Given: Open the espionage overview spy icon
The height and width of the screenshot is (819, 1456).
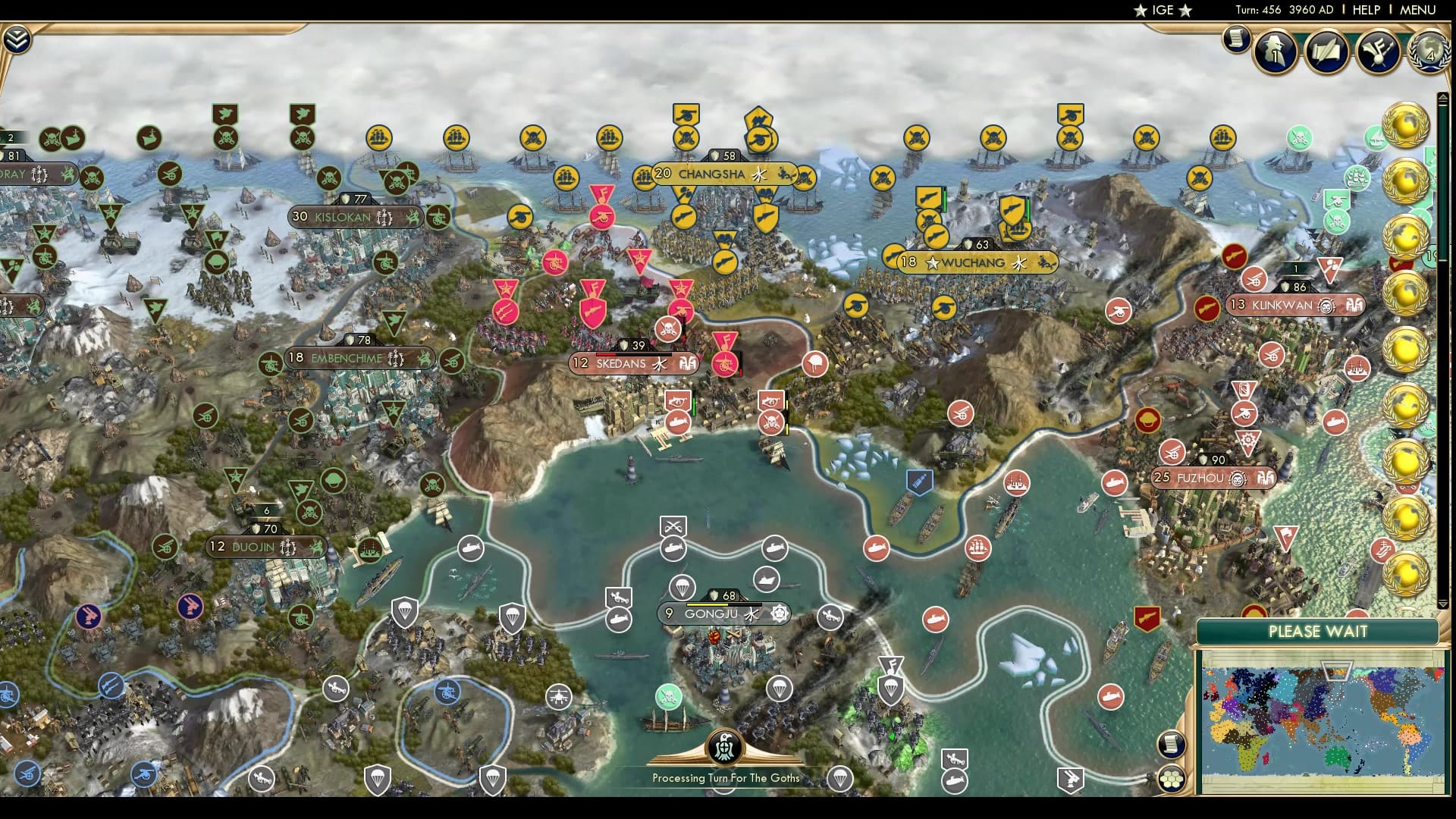Looking at the screenshot, I should pyautogui.click(x=1276, y=52).
